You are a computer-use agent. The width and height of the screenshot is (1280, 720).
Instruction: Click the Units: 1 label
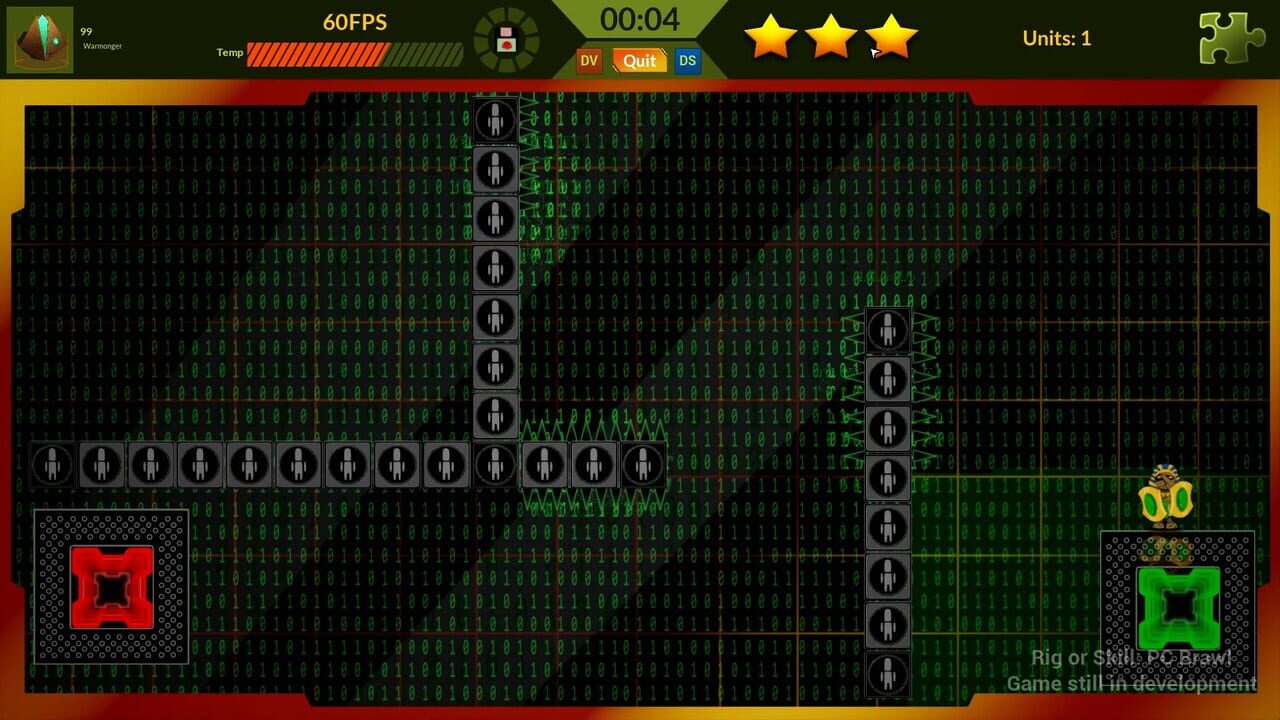click(1057, 39)
